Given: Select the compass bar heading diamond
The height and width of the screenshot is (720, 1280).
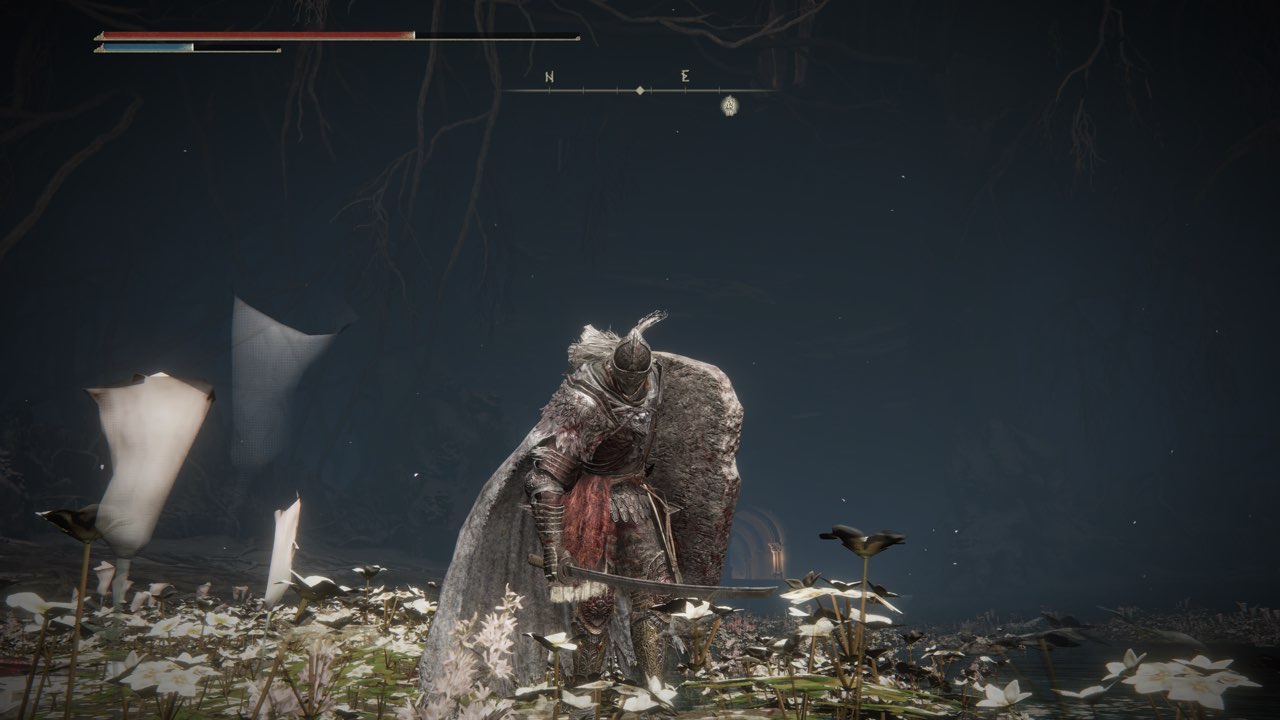Looking at the screenshot, I should 640,91.
